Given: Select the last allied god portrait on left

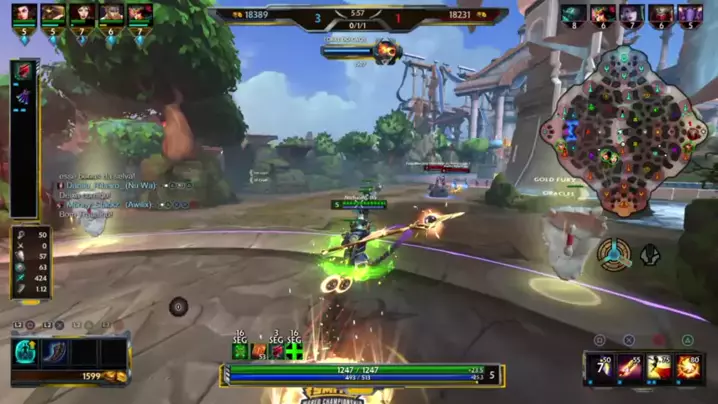Looking at the screenshot, I should [140, 14].
